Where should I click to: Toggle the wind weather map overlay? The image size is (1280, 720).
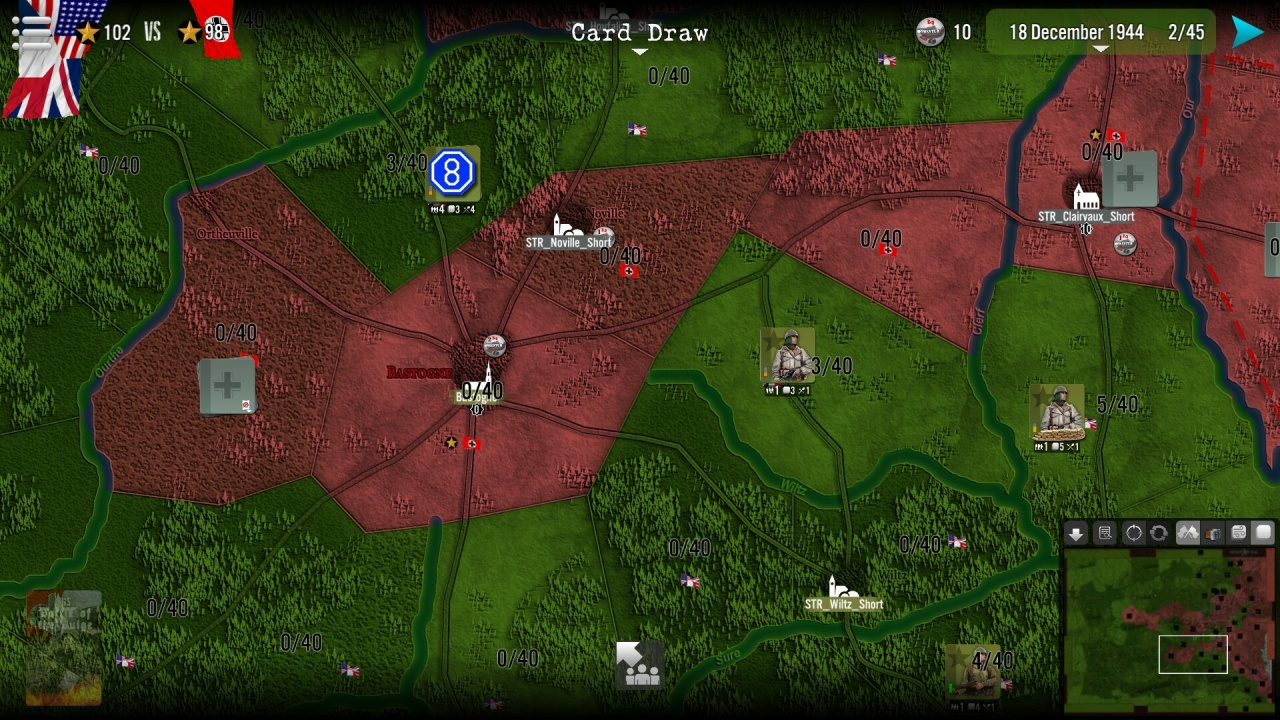[x=1239, y=534]
